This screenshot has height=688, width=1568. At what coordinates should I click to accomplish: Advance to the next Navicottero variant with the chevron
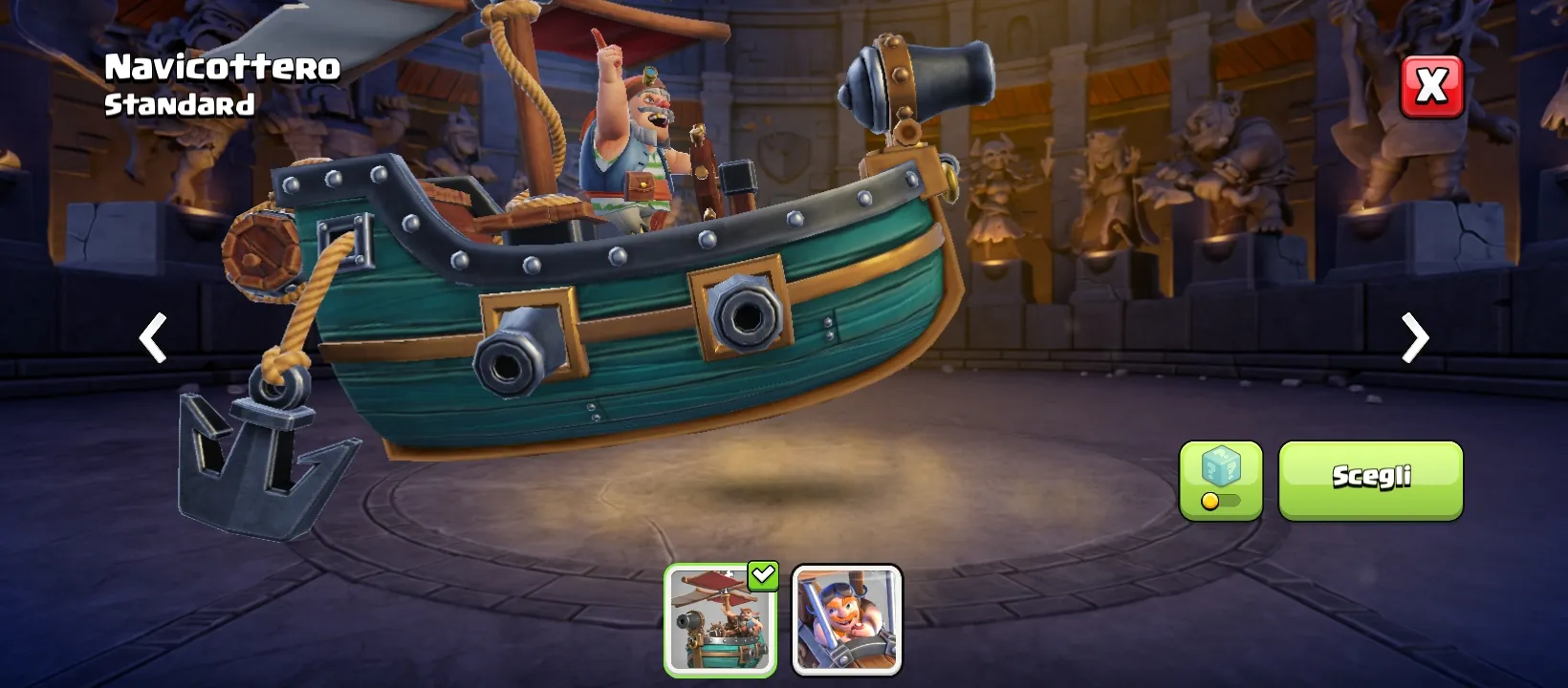click(x=1412, y=339)
